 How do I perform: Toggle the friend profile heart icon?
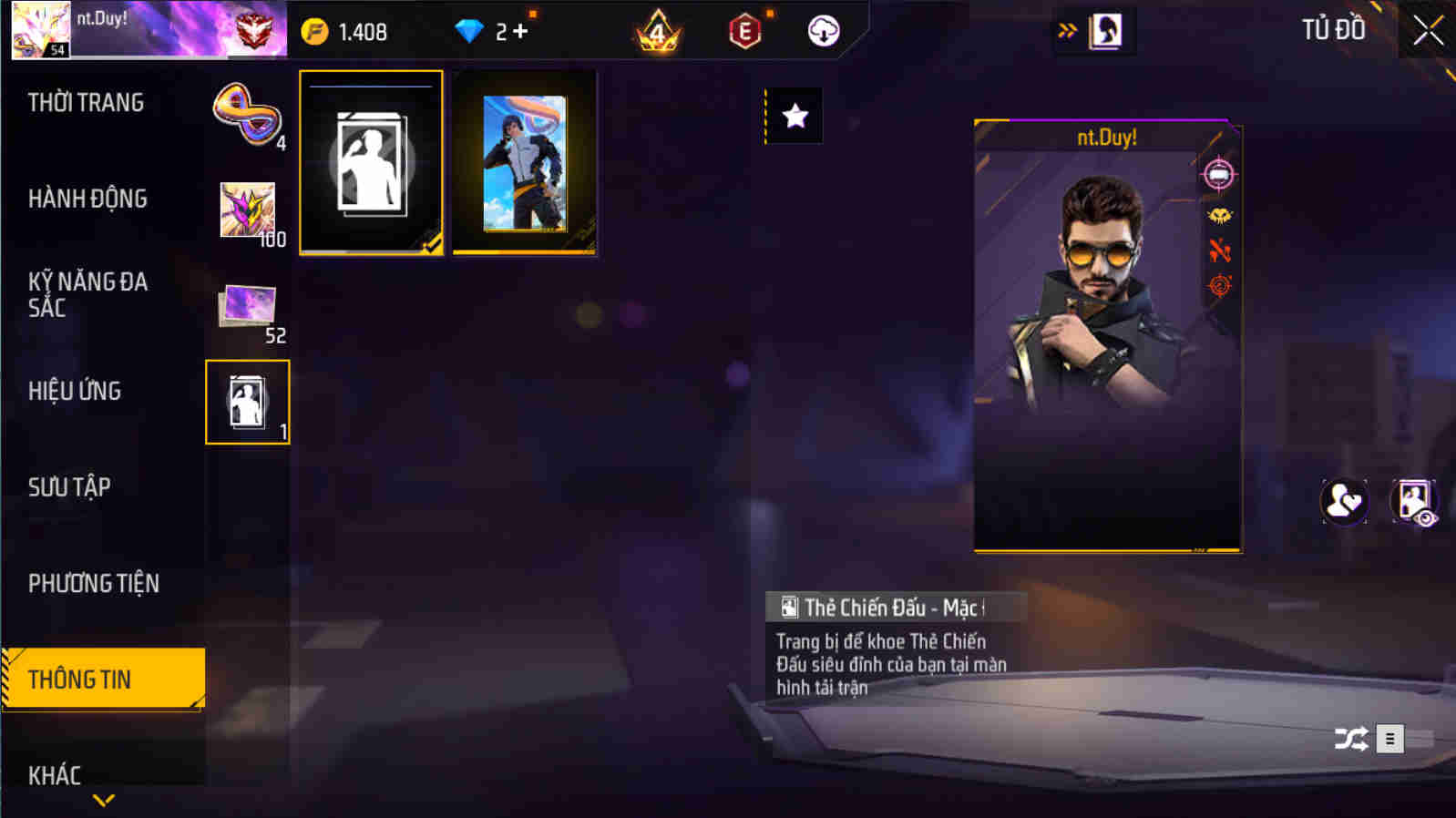(1346, 502)
